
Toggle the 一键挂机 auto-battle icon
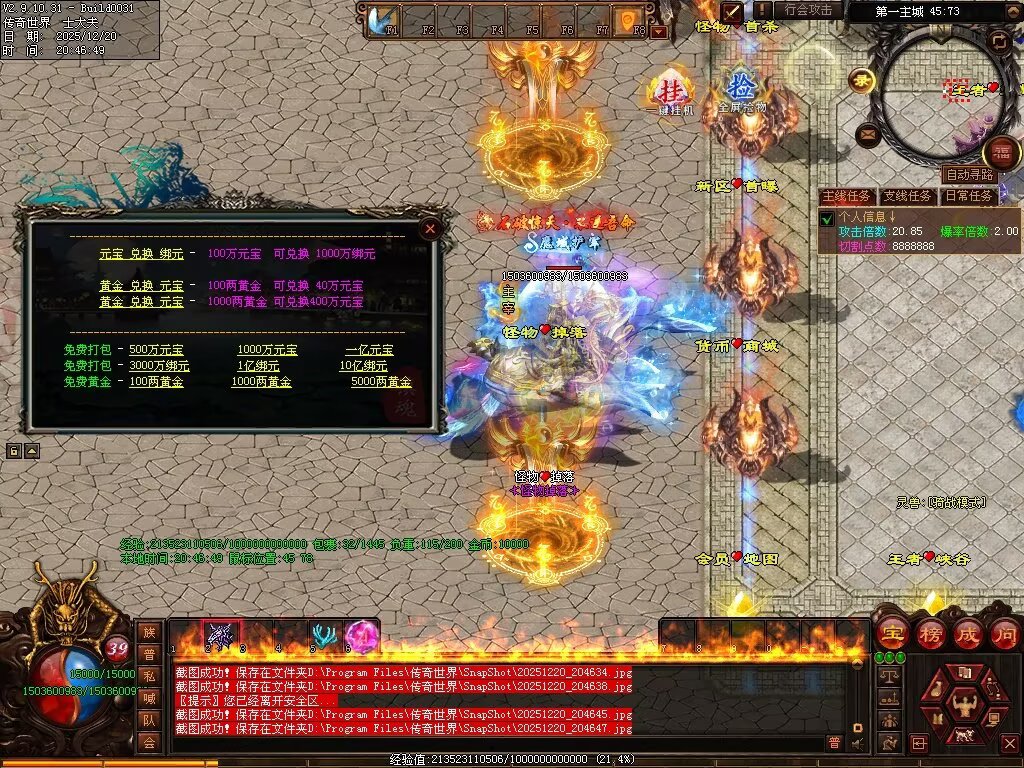point(668,92)
